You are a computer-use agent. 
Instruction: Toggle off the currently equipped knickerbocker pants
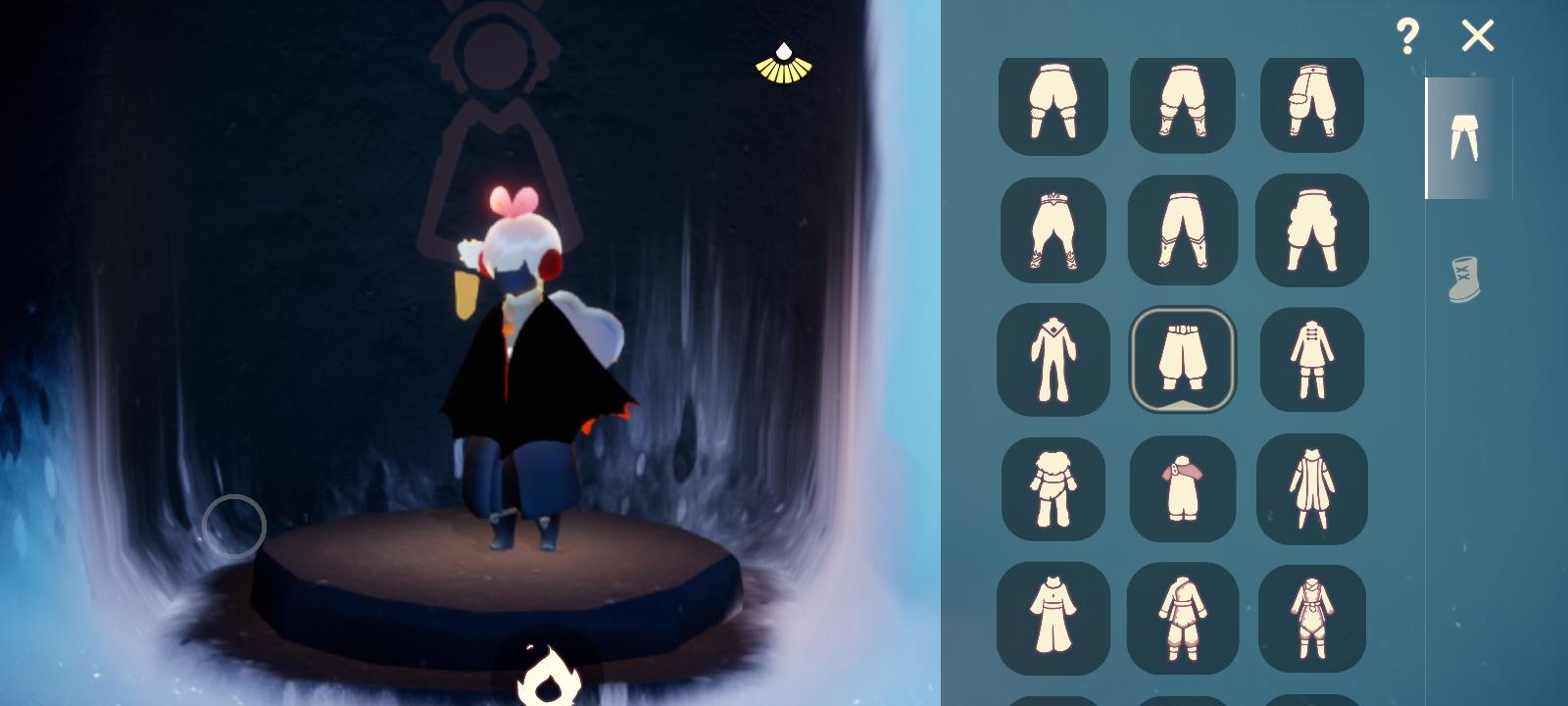[1182, 358]
